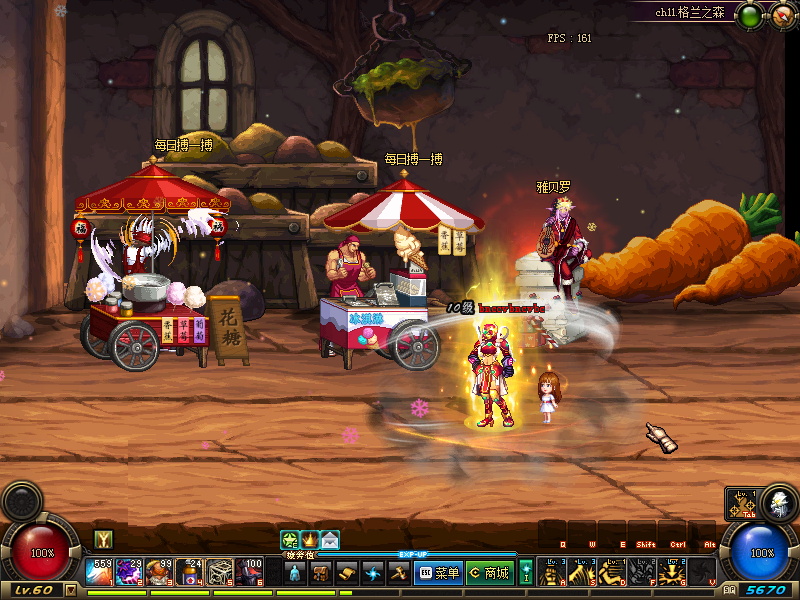This screenshot has height=600, width=800.
Task: Select the cube item in quick slot 5
Action: pos(220,572)
